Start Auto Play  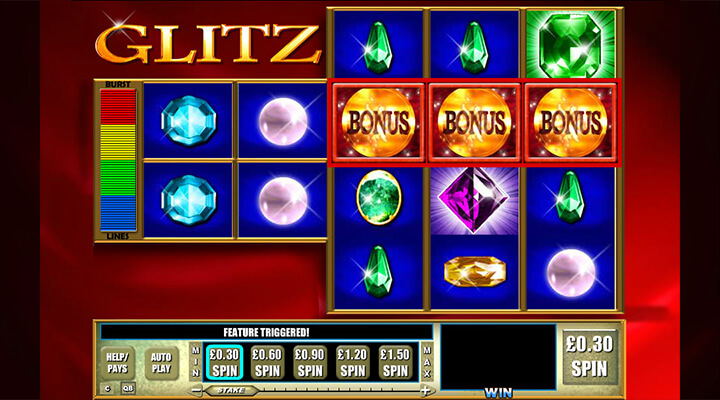(162, 361)
